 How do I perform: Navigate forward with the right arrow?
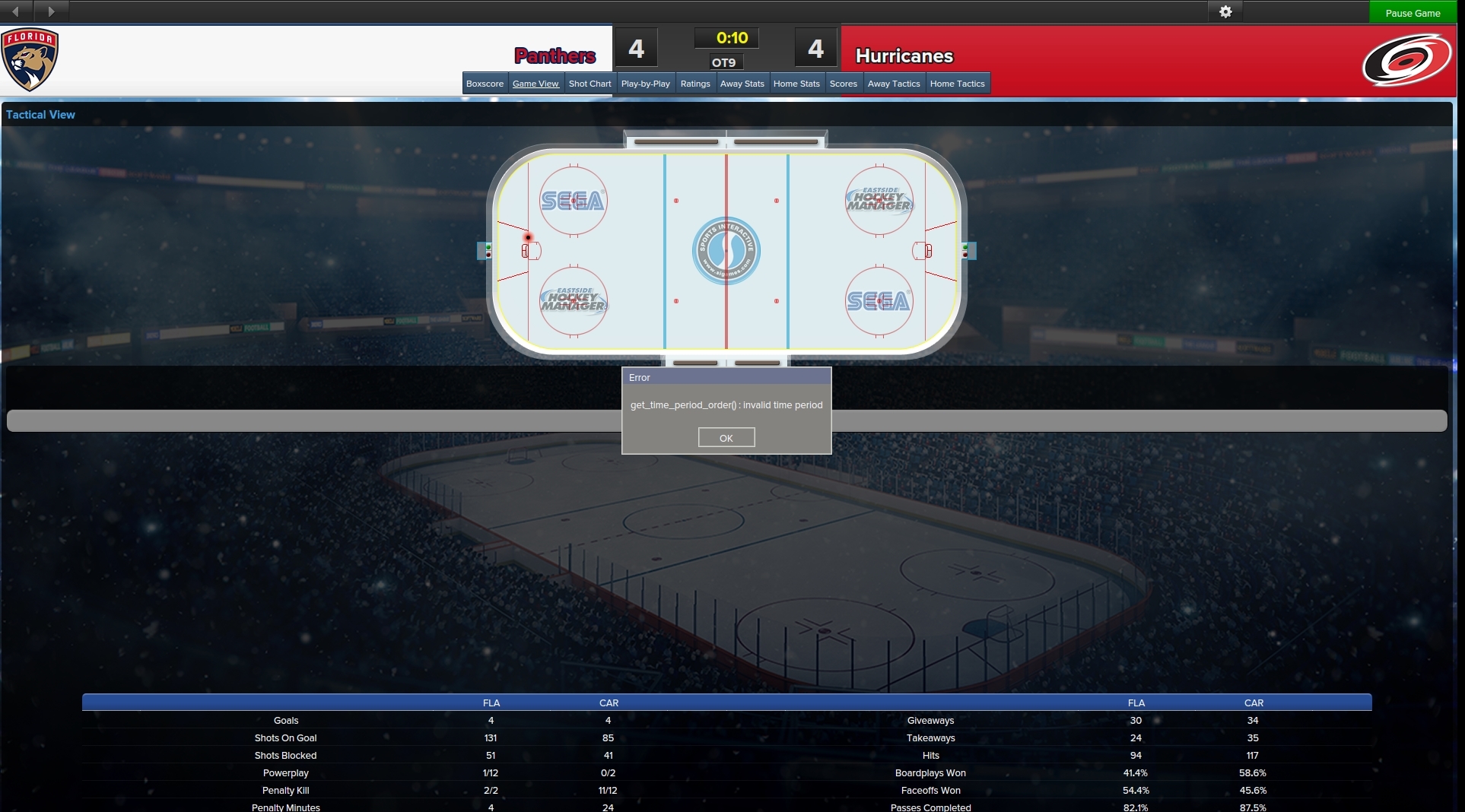(51, 11)
